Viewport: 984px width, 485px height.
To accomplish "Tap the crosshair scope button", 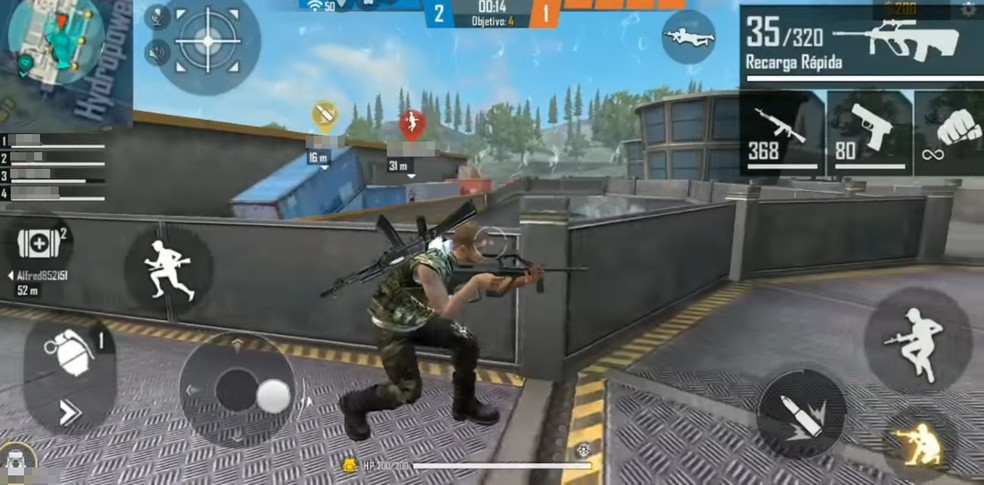I will click(208, 41).
